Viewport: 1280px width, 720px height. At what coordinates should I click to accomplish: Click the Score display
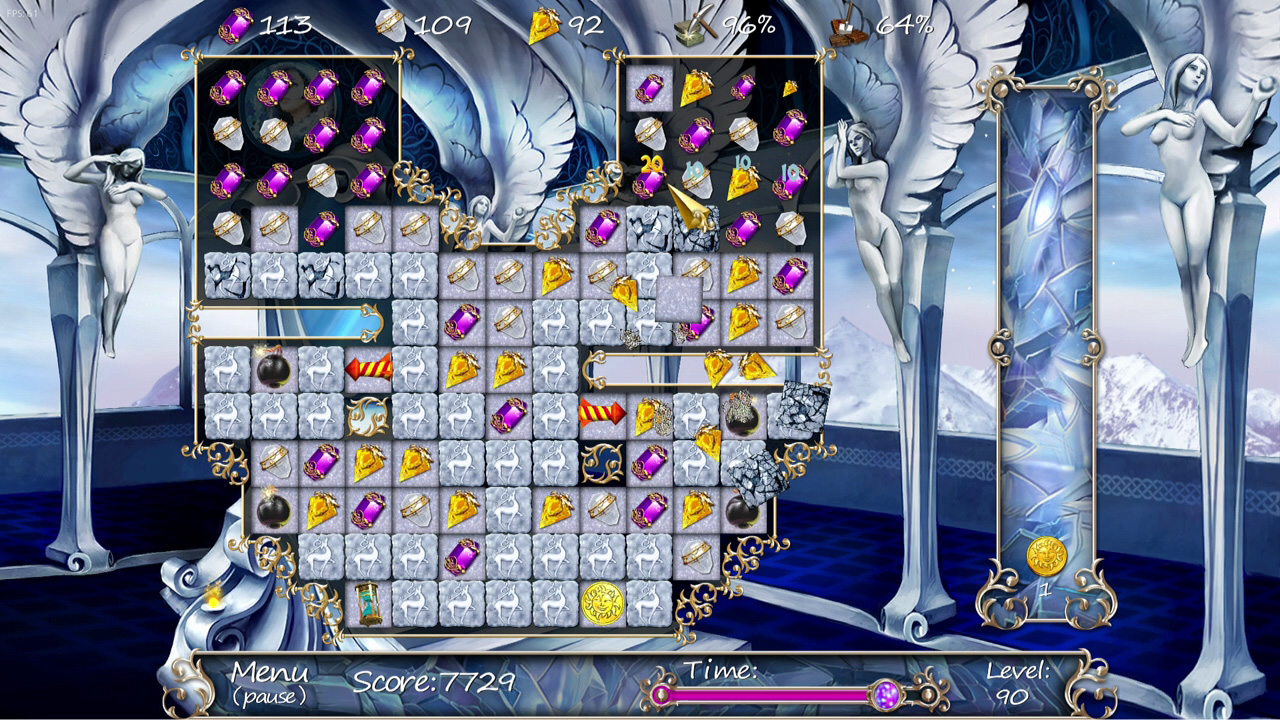coord(433,686)
